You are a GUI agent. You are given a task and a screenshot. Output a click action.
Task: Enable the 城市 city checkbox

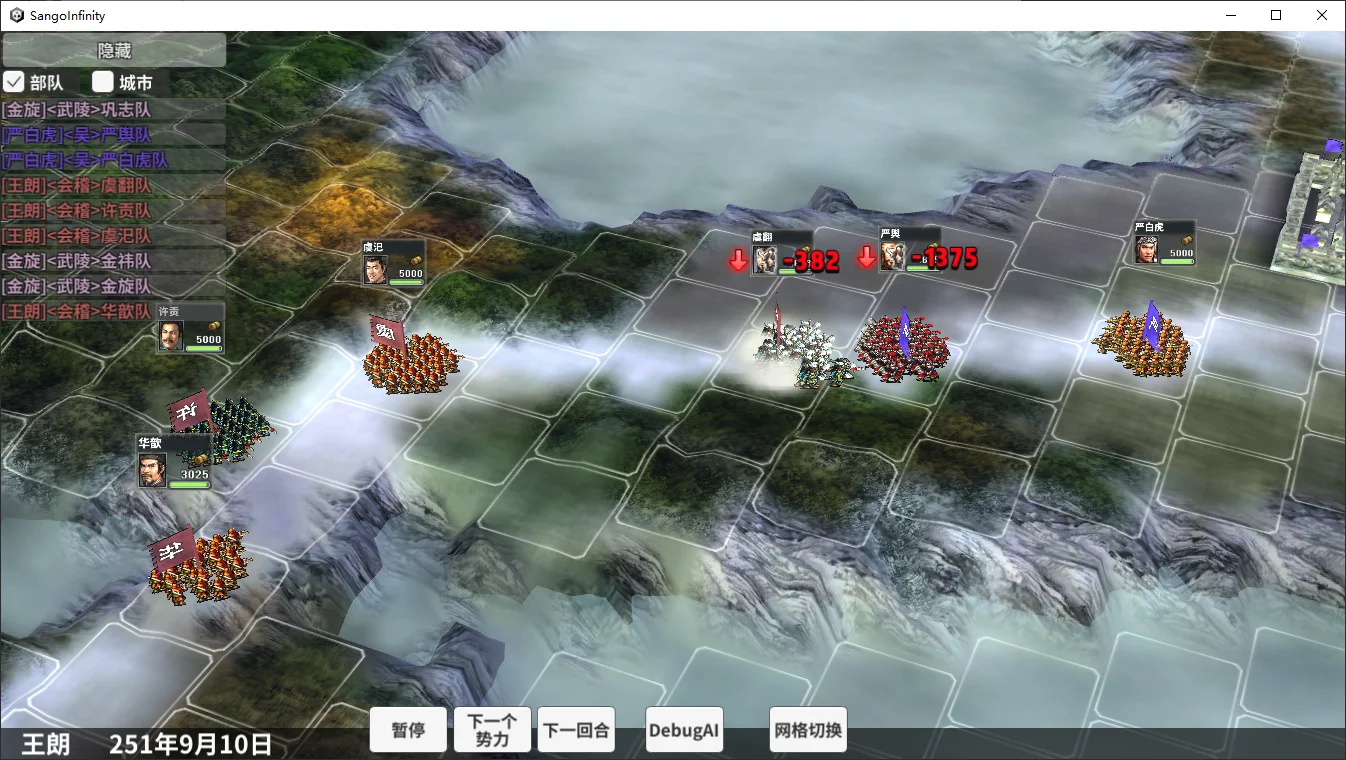pyautogui.click(x=103, y=82)
